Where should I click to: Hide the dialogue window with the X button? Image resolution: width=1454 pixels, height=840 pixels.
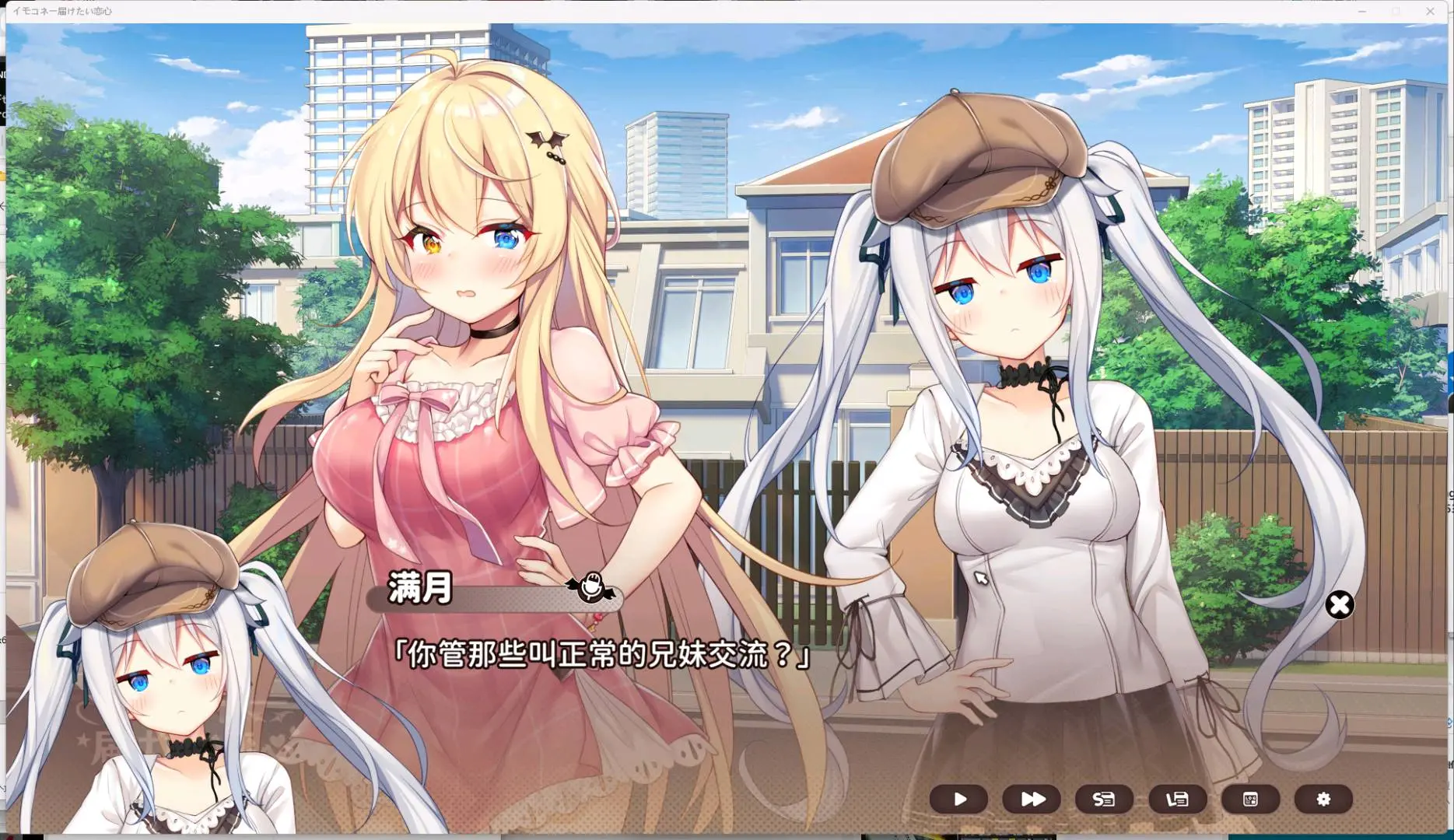pyautogui.click(x=1339, y=604)
